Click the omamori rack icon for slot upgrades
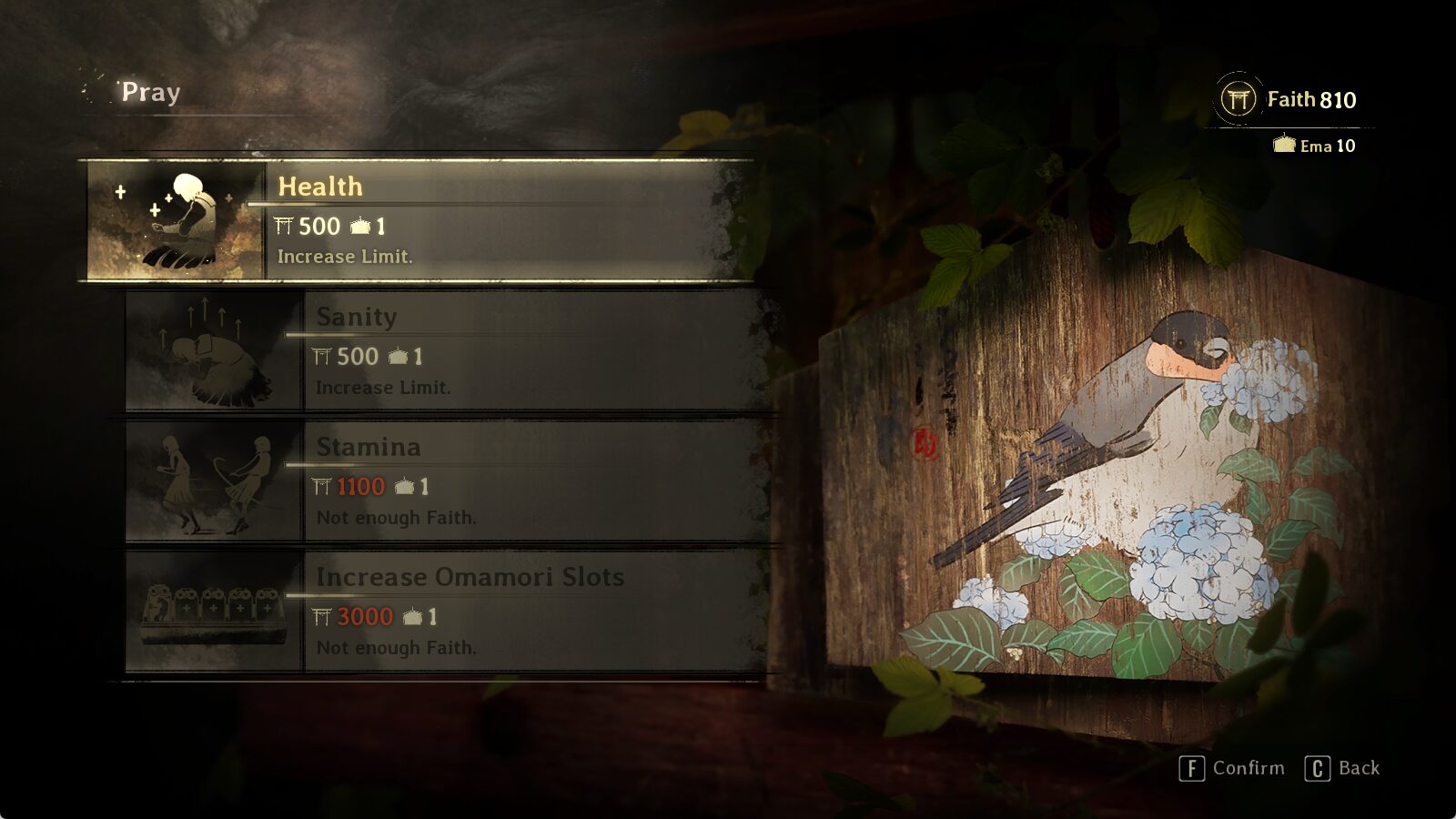 click(211, 612)
